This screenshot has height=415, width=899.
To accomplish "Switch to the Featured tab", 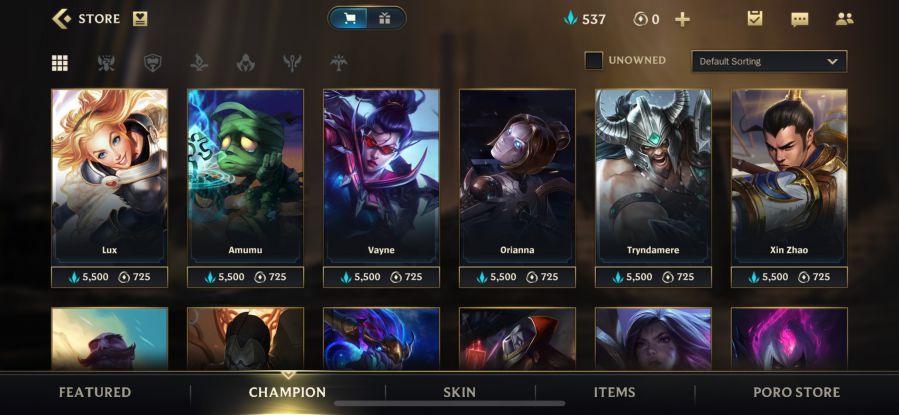I will [95, 392].
